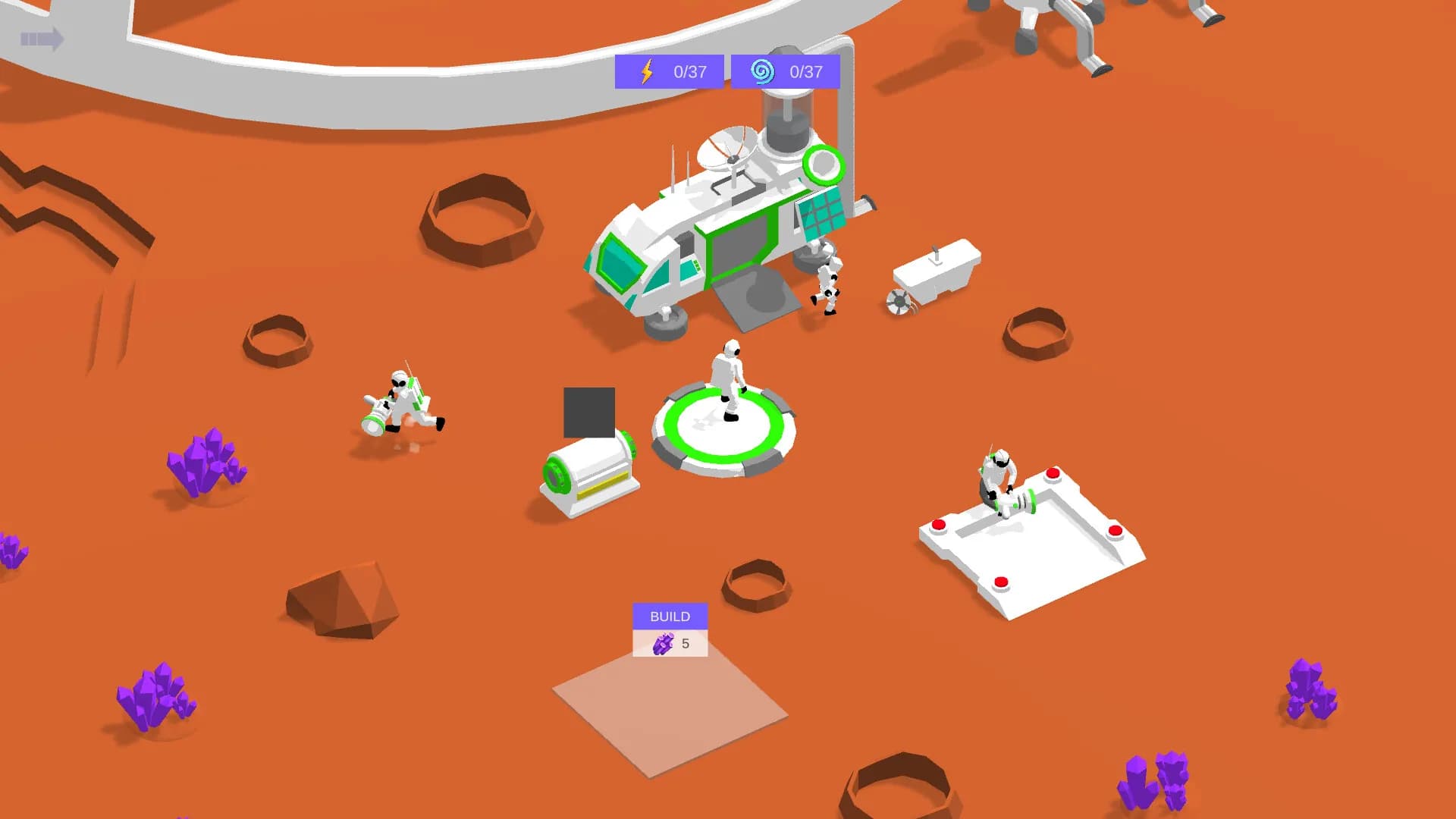Click the 0/37 energy counter text
Screen dimensions: 1456x819
[687, 71]
